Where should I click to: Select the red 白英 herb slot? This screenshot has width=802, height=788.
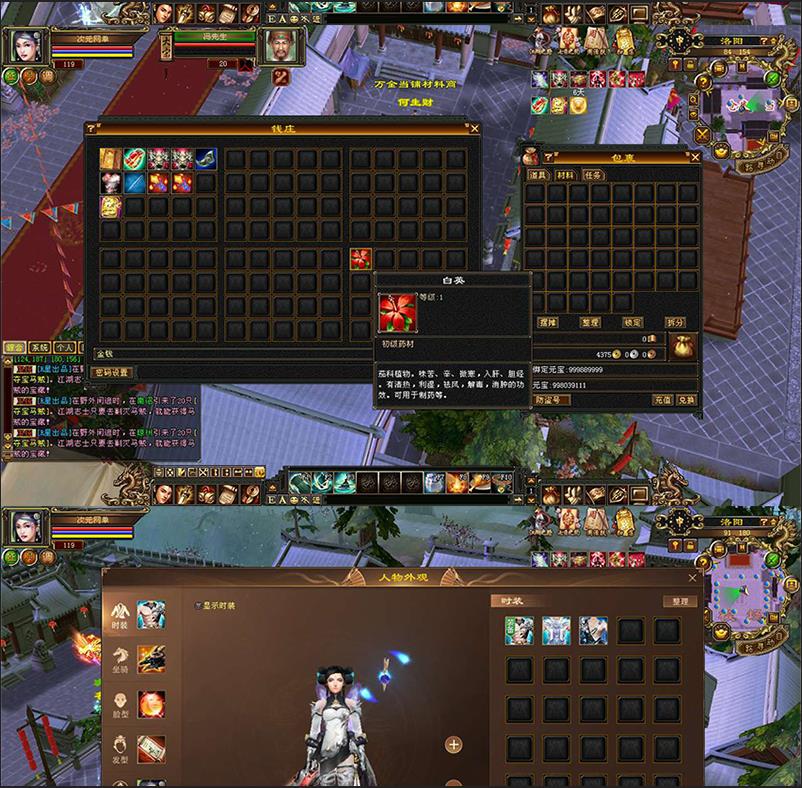[x=361, y=259]
